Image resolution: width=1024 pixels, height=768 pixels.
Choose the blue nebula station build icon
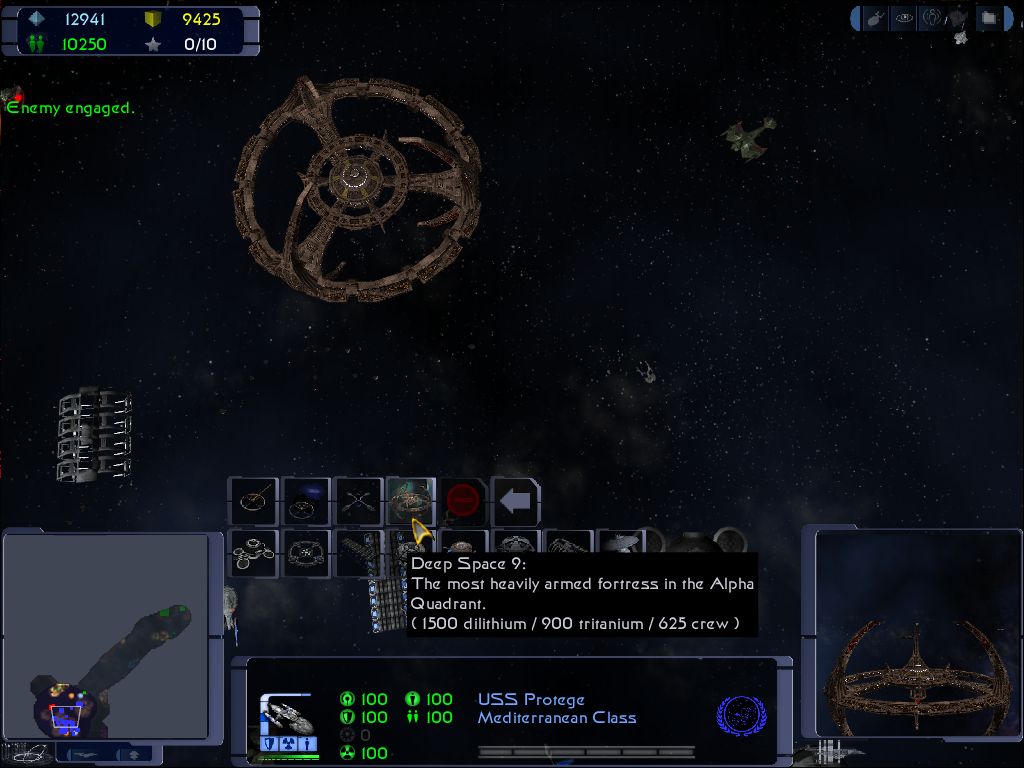305,500
